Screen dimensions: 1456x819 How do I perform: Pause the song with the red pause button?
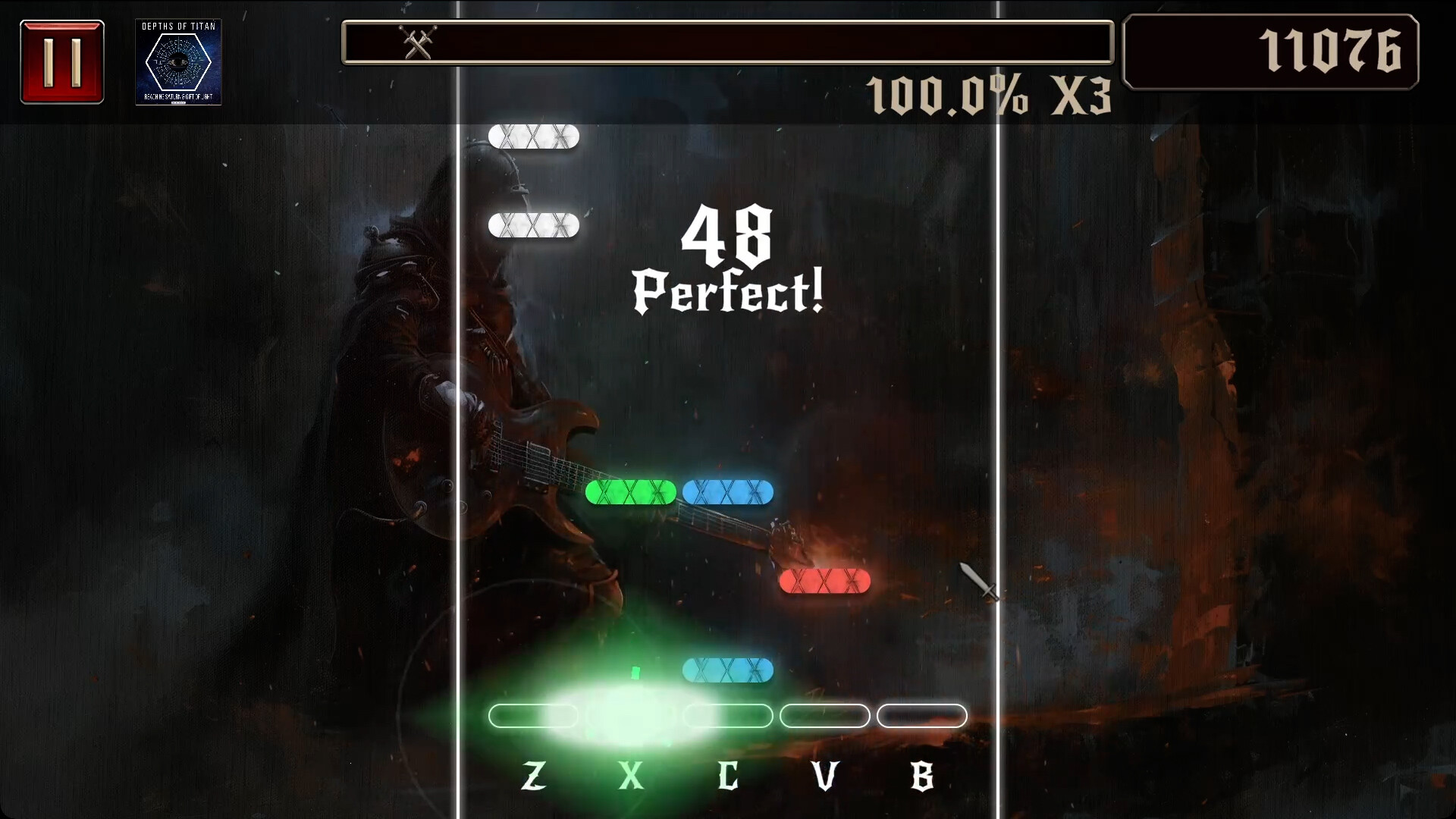coord(61,61)
